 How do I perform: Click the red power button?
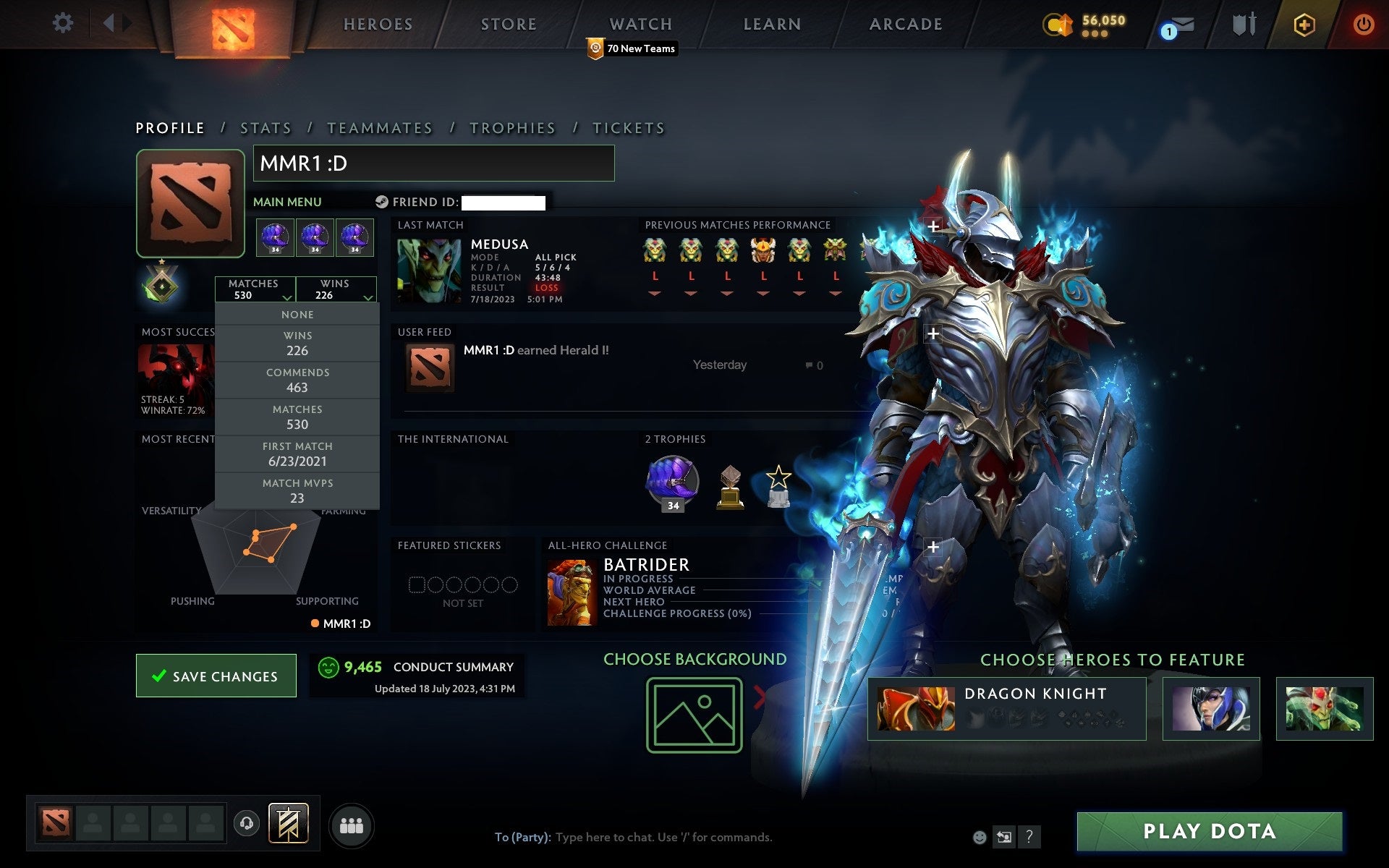pyautogui.click(x=1362, y=23)
